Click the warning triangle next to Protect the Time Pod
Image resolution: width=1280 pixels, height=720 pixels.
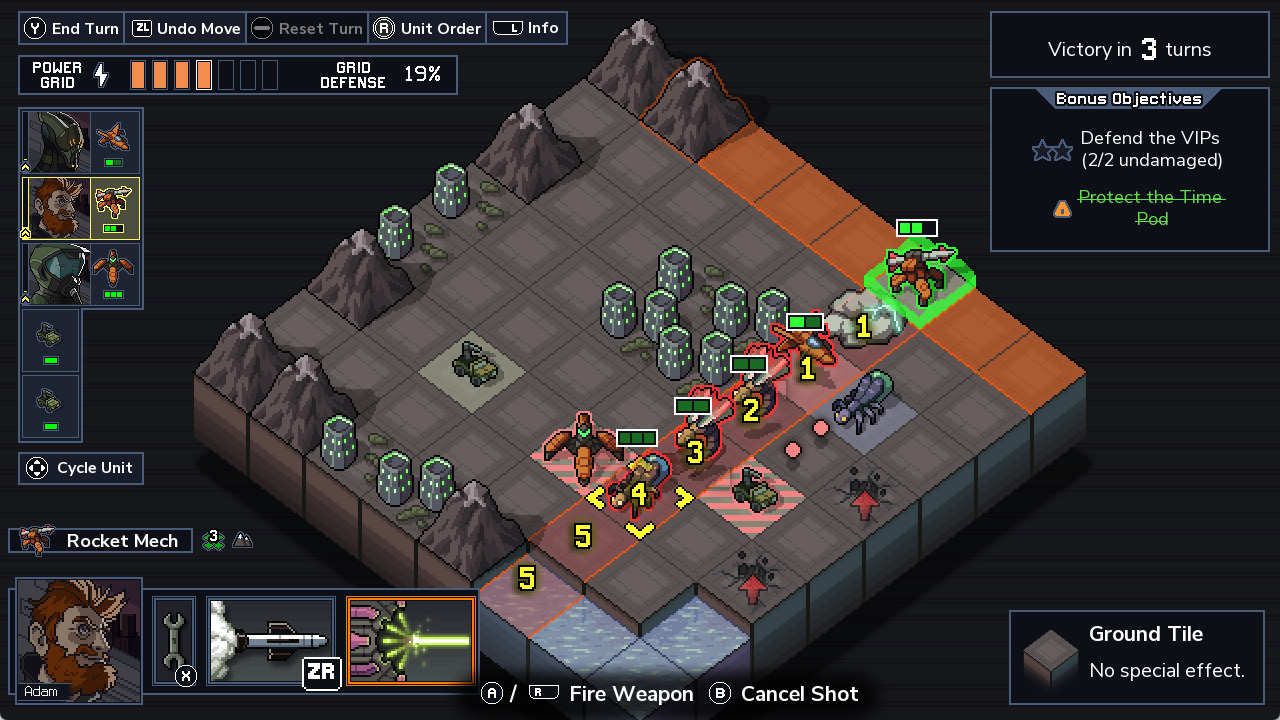tap(1062, 208)
